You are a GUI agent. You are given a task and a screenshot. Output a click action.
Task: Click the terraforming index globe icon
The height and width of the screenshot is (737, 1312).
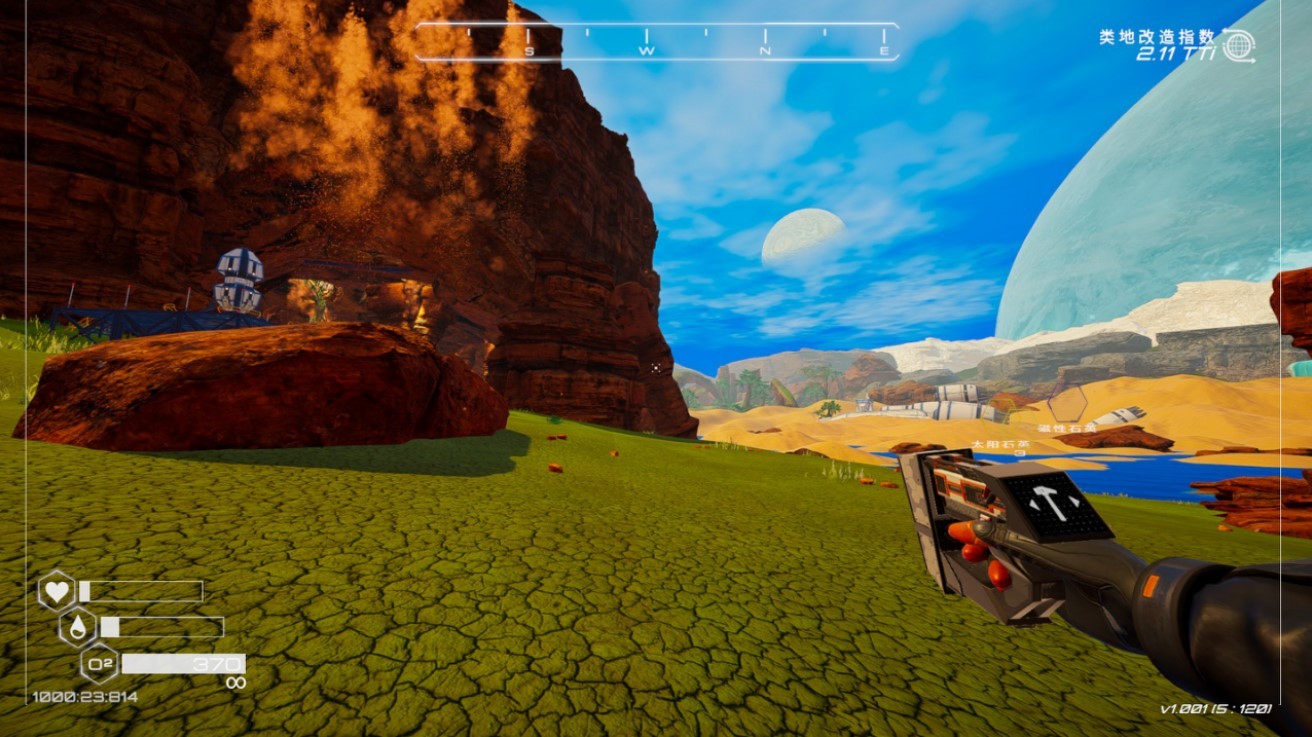tap(1238, 45)
